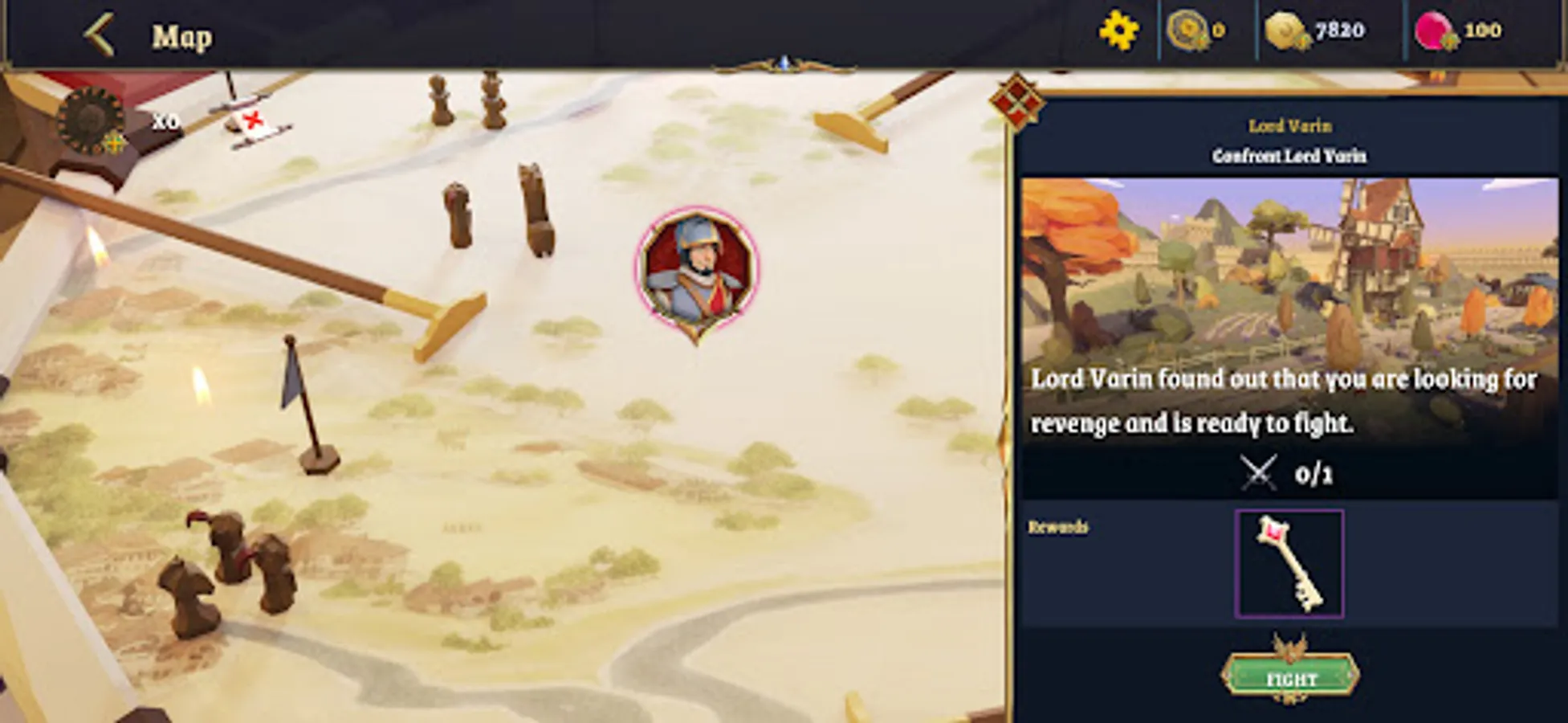
Task: Click the Map title in the header
Action: point(182,35)
